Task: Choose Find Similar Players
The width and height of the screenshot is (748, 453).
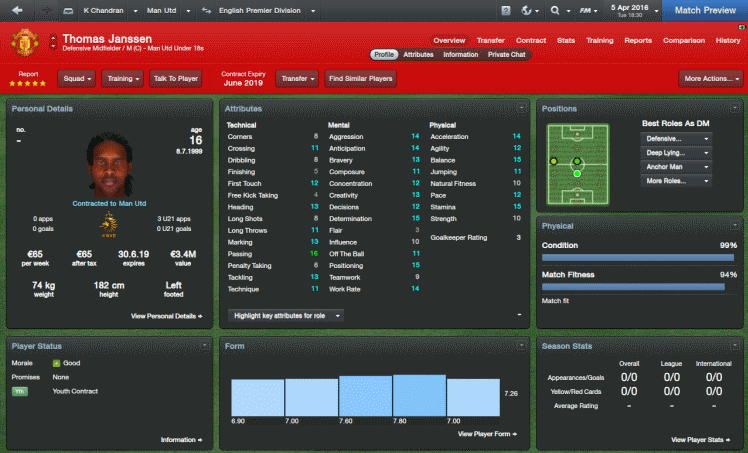Action: pyautogui.click(x=360, y=77)
